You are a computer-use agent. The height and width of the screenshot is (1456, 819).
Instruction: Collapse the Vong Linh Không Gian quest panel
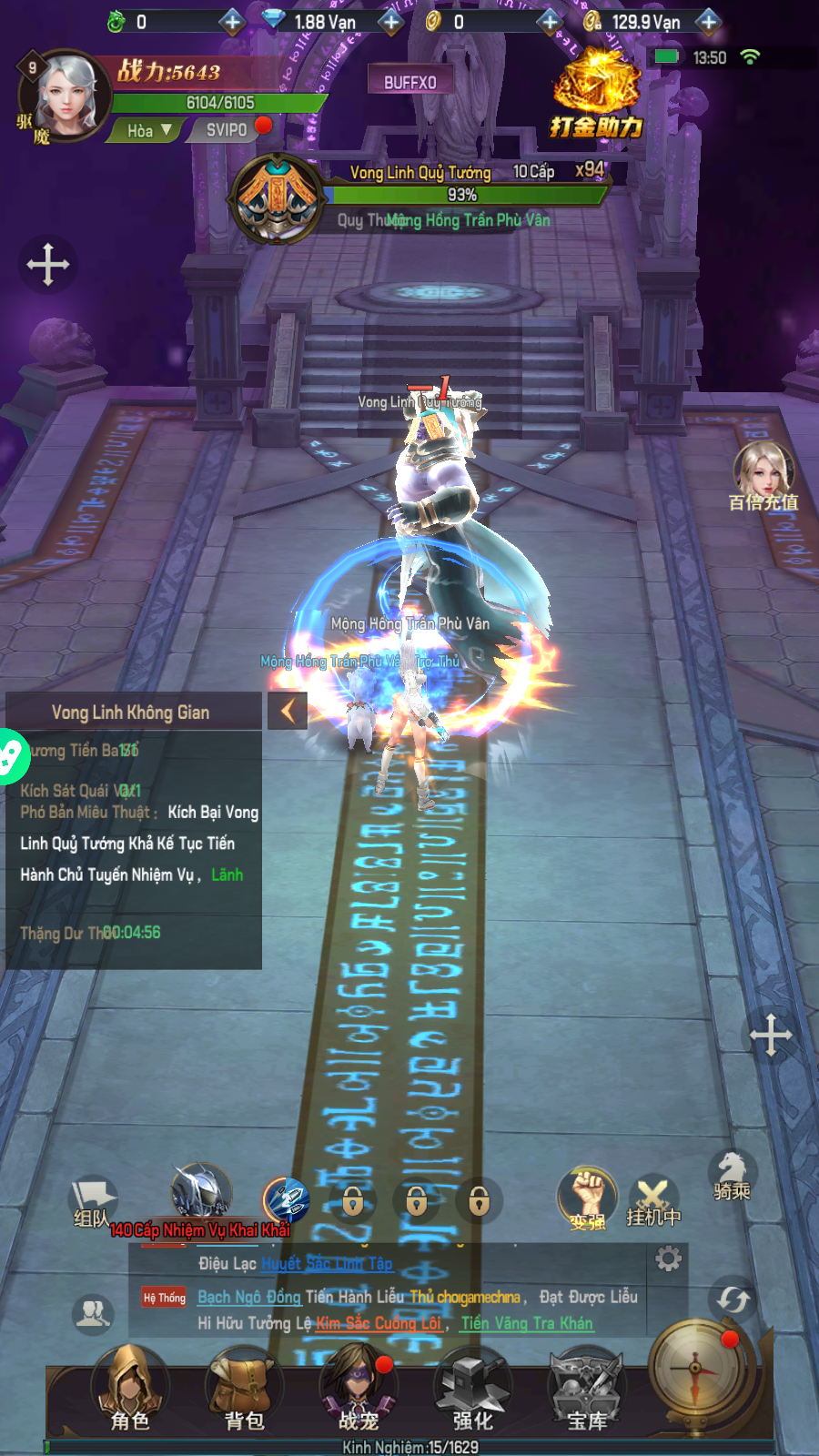pyautogui.click(x=288, y=711)
